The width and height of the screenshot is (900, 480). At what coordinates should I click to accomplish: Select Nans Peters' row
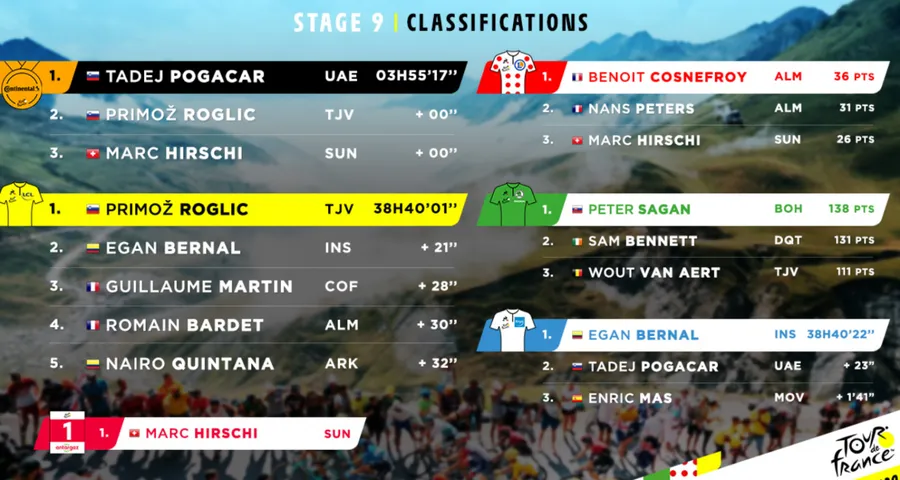[700, 108]
